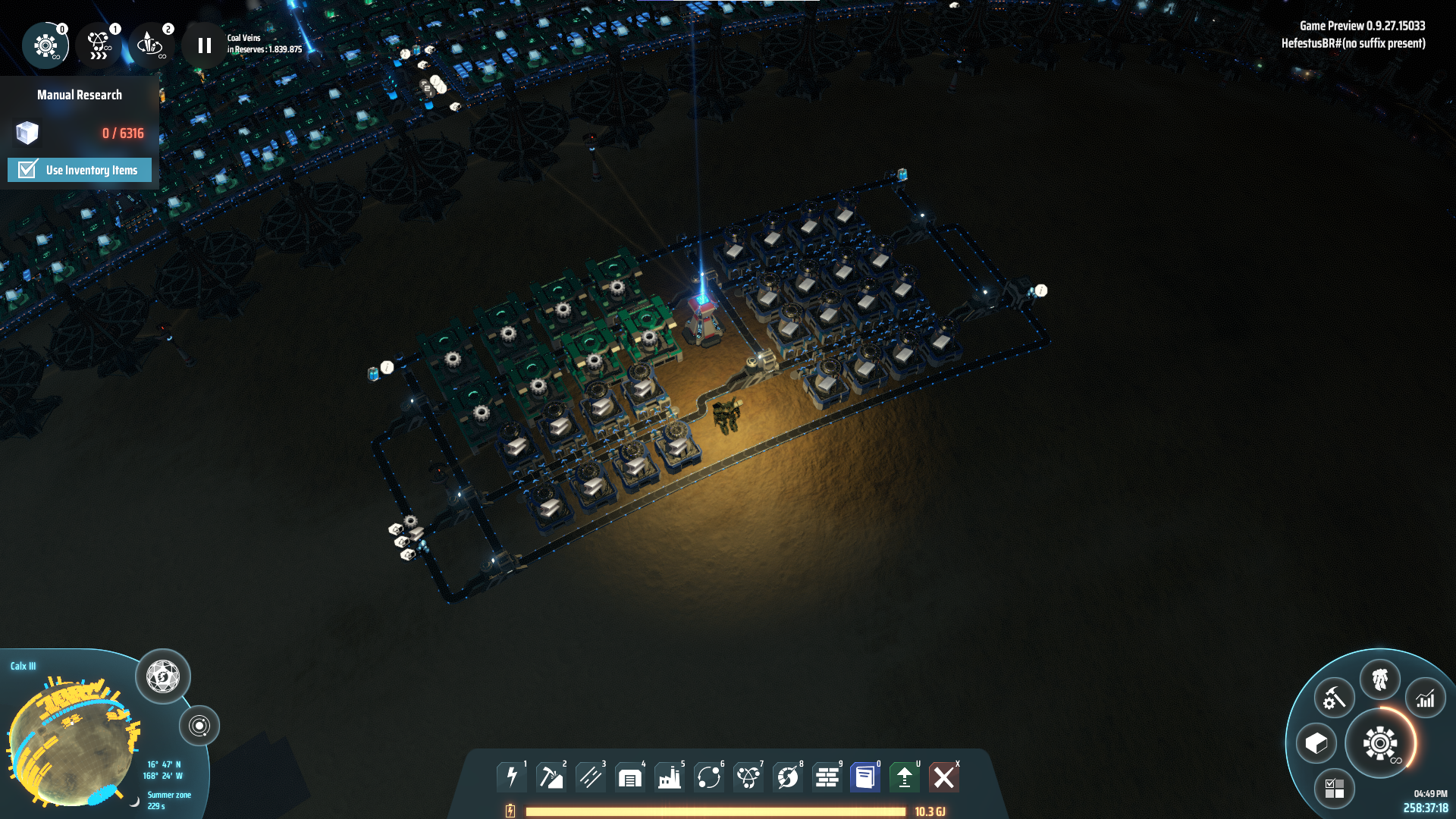1456x819 pixels.
Task: Activate the green upgrade arrow tool
Action: point(905,777)
